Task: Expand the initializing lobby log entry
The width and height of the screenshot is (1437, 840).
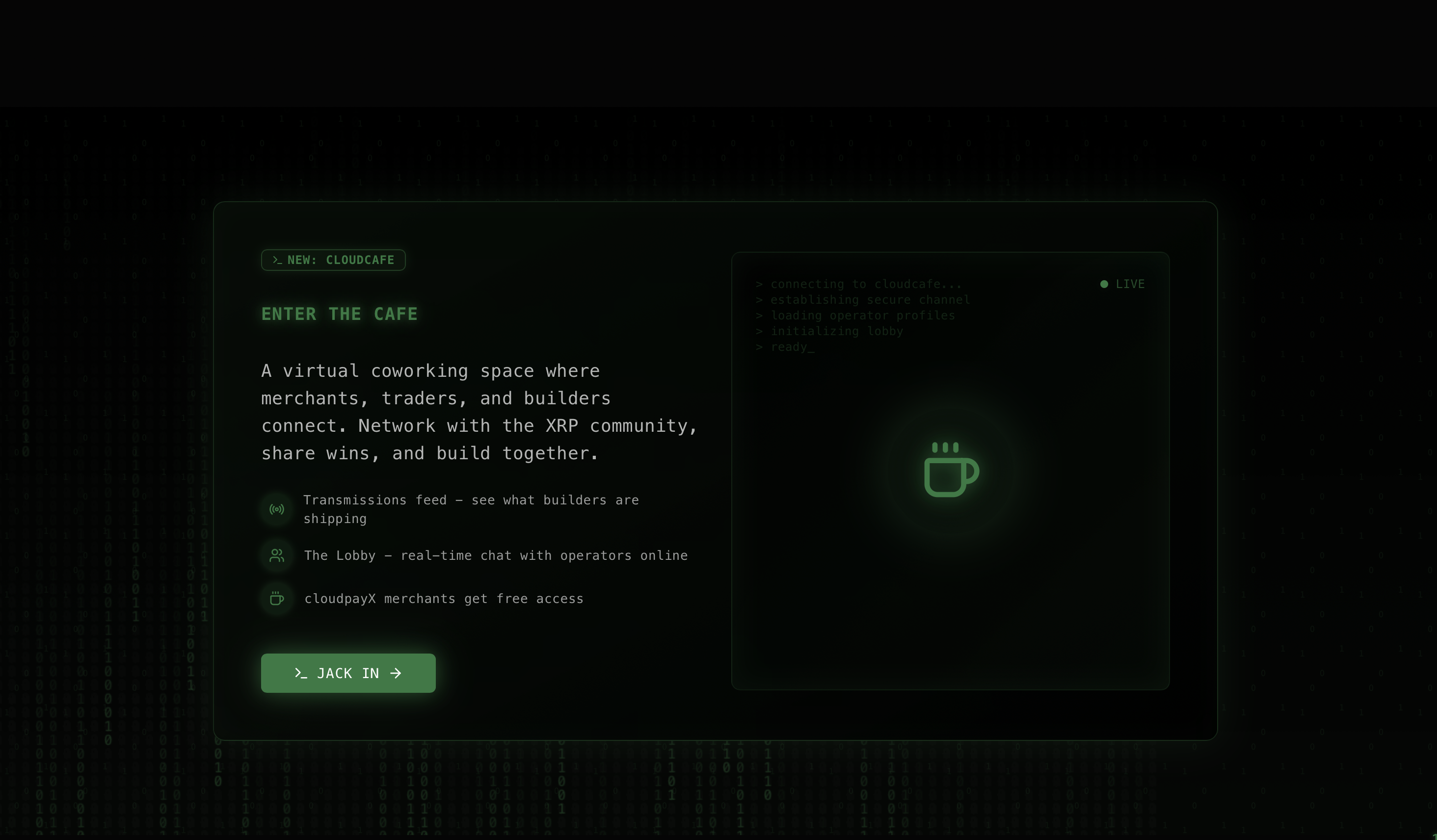Action: [x=830, y=331]
